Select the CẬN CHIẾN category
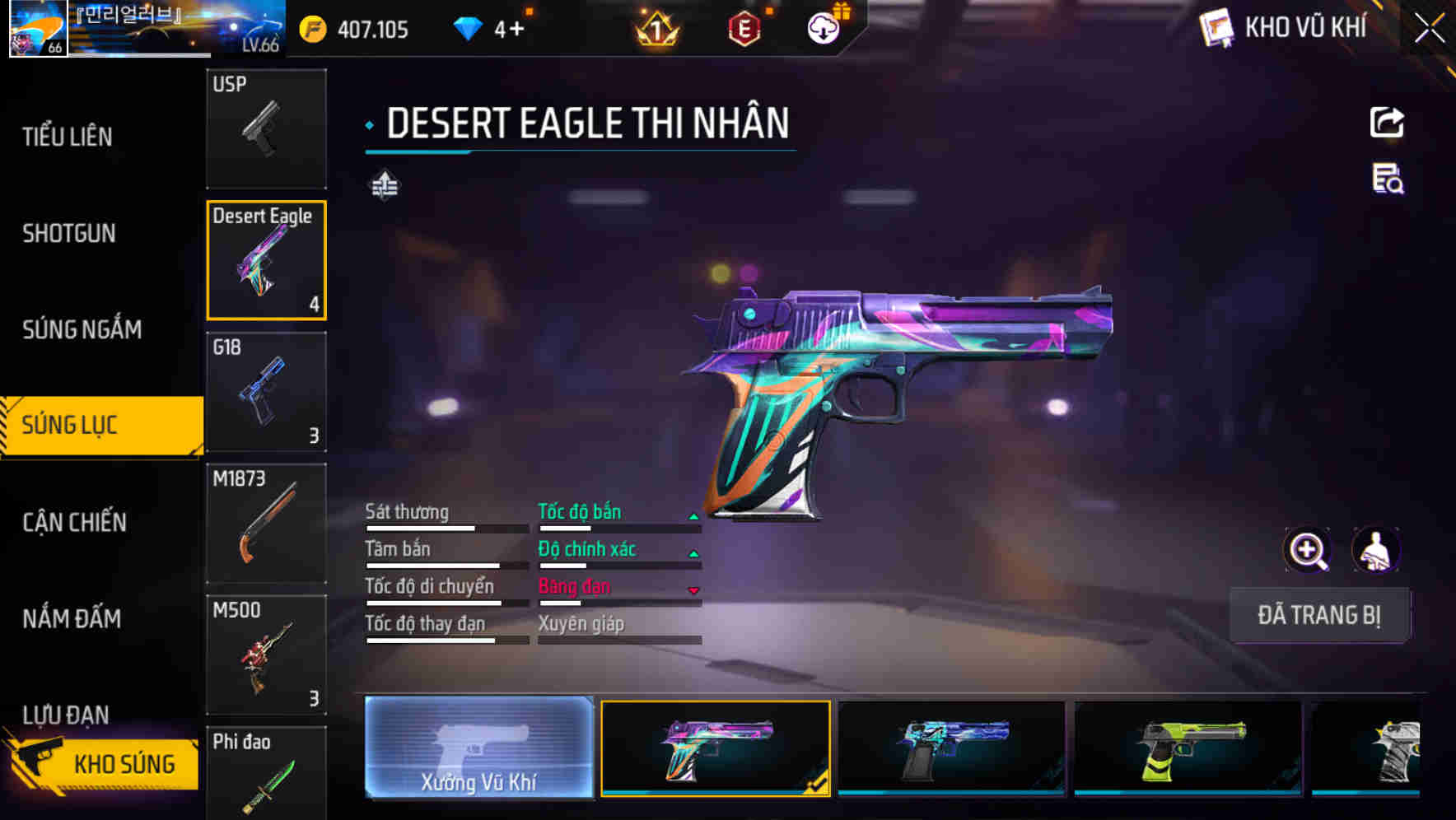1456x820 pixels. click(73, 522)
